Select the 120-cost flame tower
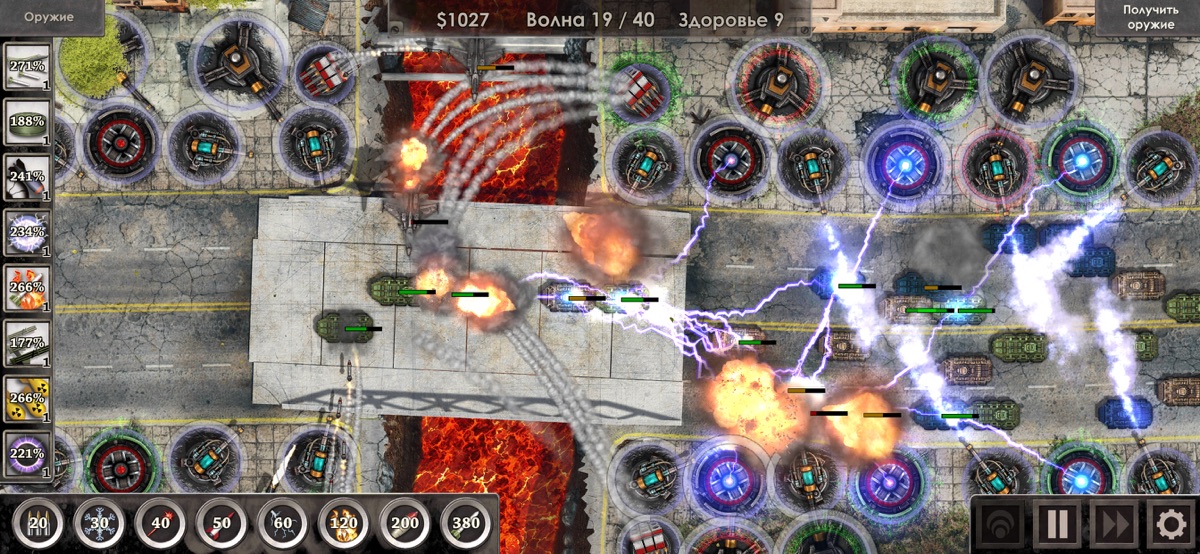 click(345, 523)
